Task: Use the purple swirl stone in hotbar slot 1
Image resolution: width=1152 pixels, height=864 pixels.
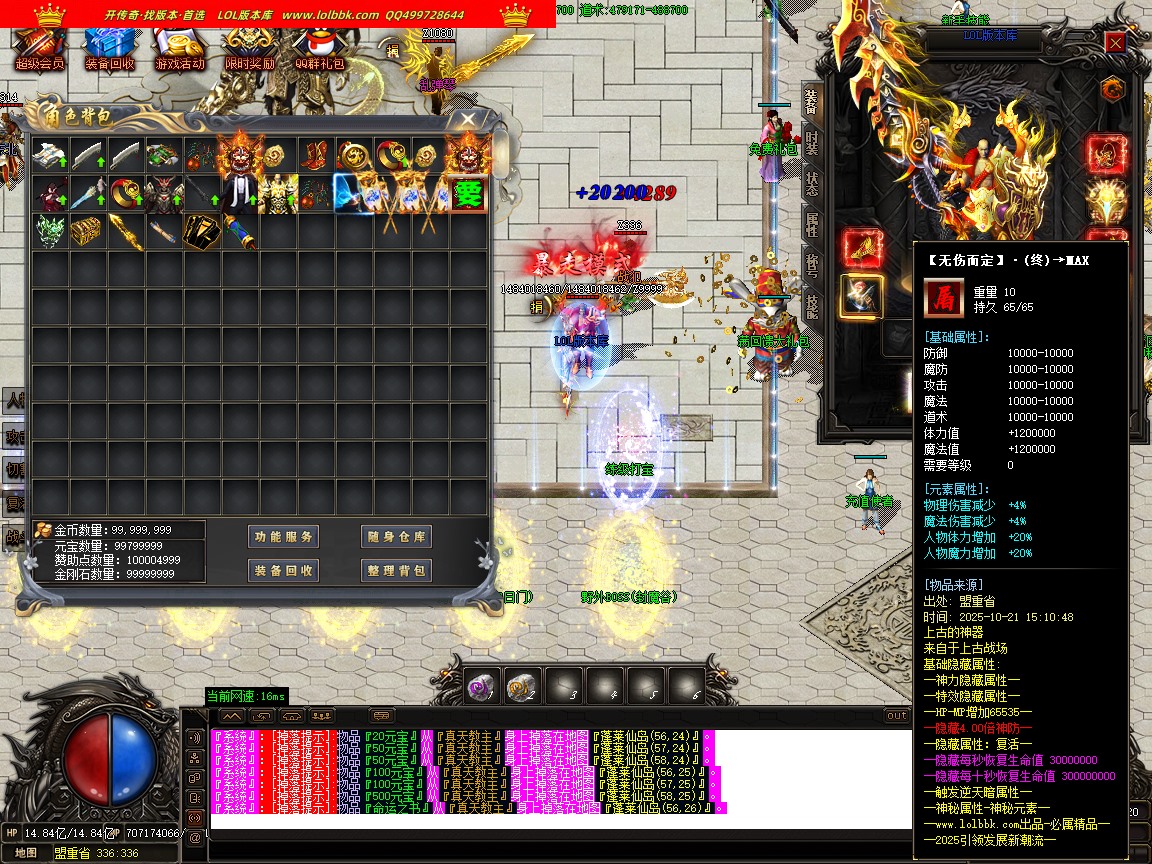Action: click(481, 685)
